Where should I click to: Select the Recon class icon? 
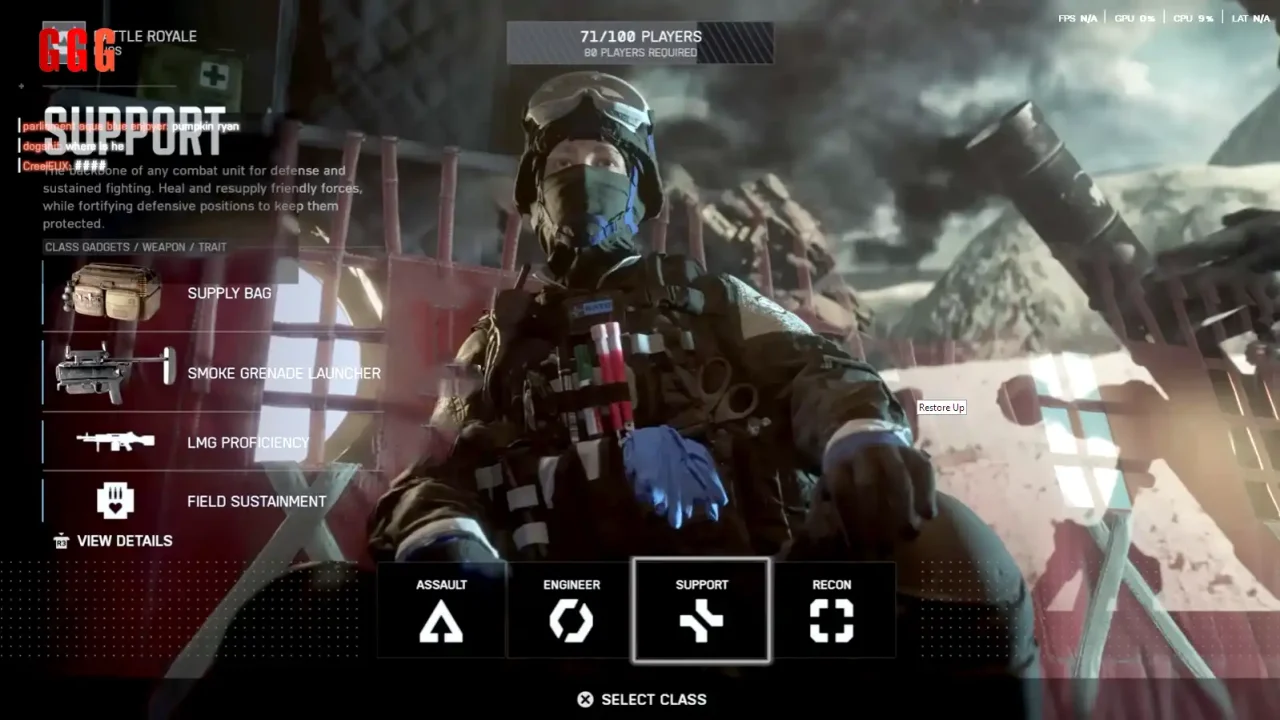832,623
